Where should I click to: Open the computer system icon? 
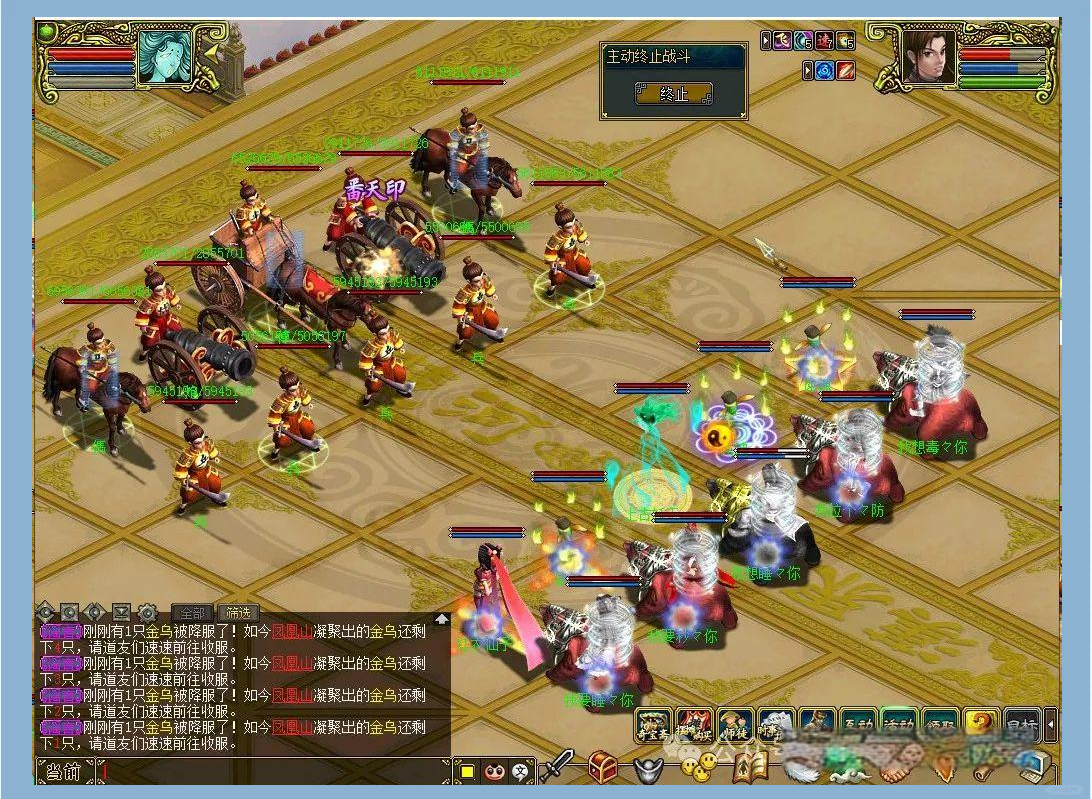[x=1030, y=767]
